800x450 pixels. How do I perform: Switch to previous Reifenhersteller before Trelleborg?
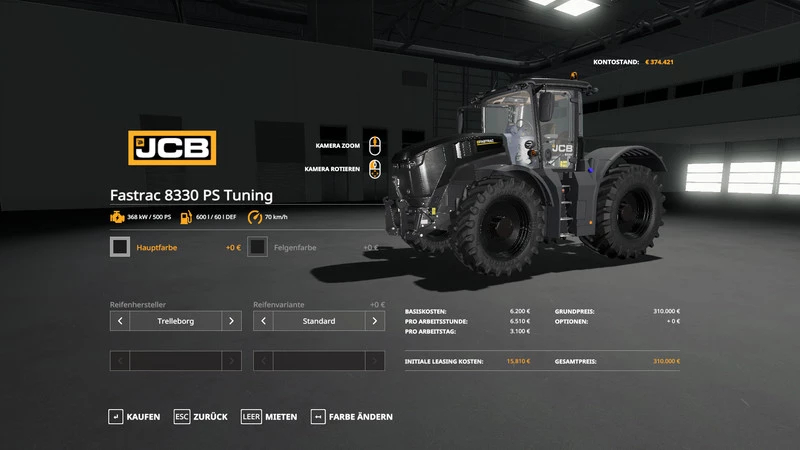120,321
